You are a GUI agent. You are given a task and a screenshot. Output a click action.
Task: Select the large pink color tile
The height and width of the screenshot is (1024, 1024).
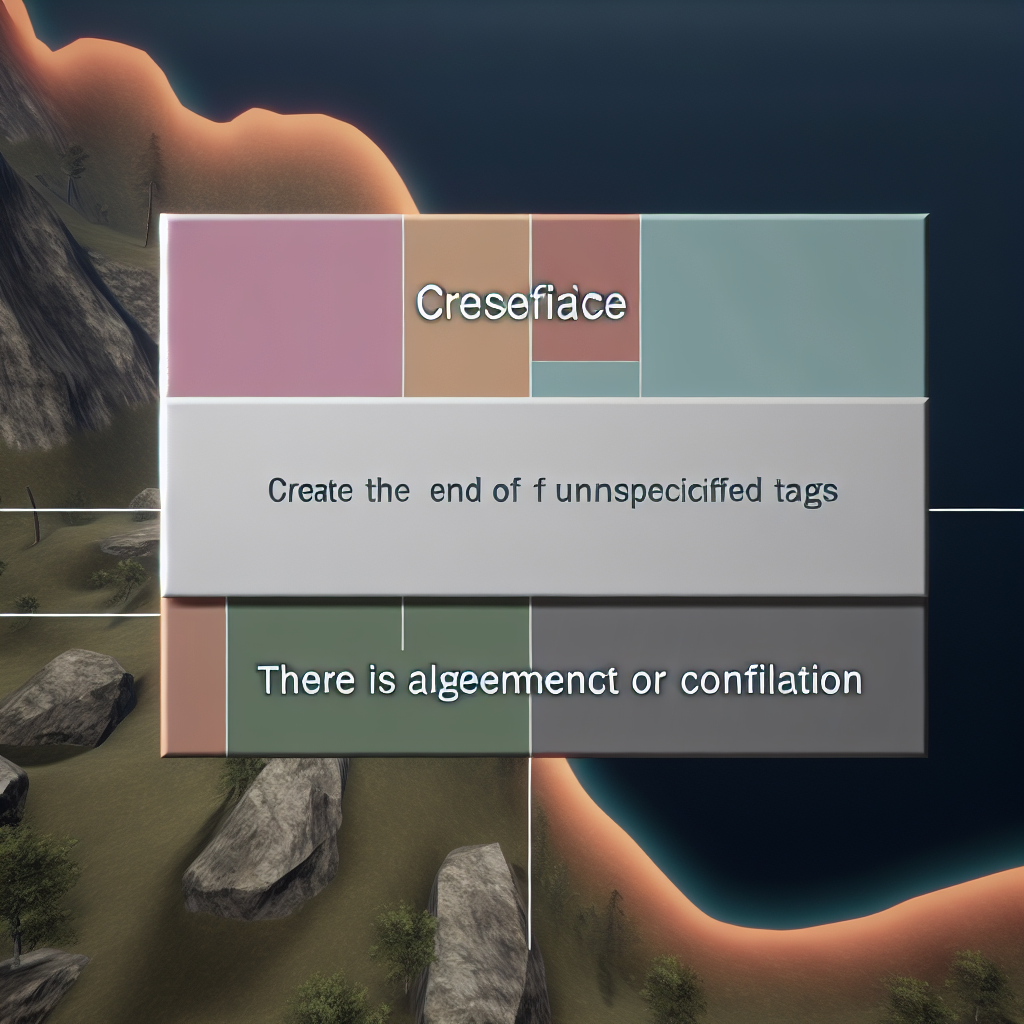pyautogui.click(x=285, y=307)
